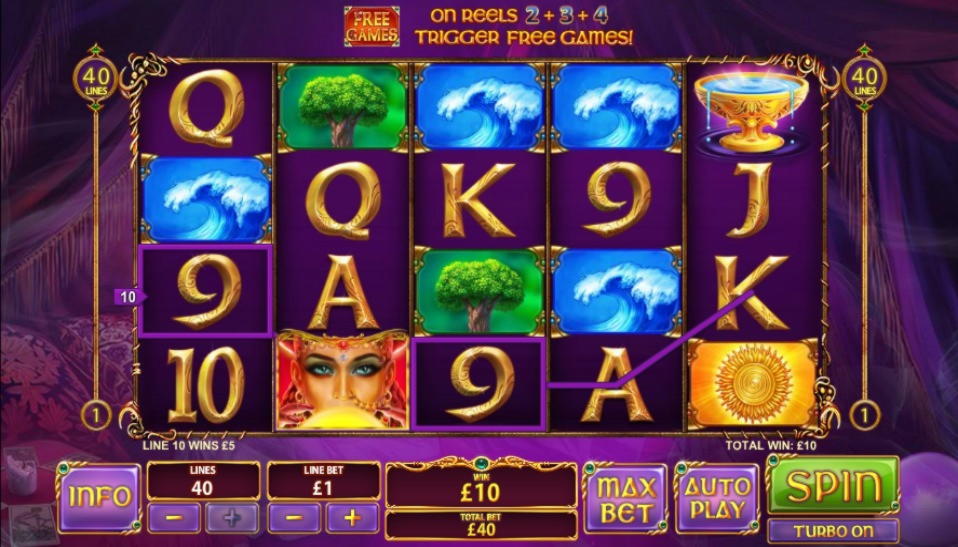The height and width of the screenshot is (547, 958).
Task: Select the line 10 marker tab
Action: [128, 297]
